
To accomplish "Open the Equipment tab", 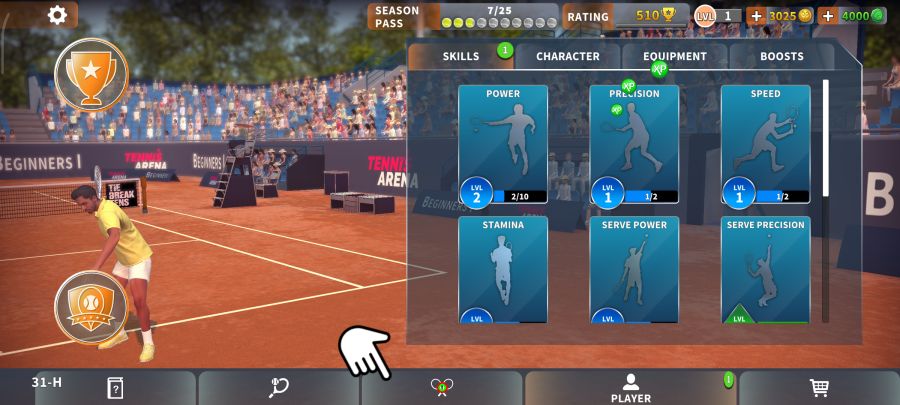I will pyautogui.click(x=675, y=57).
